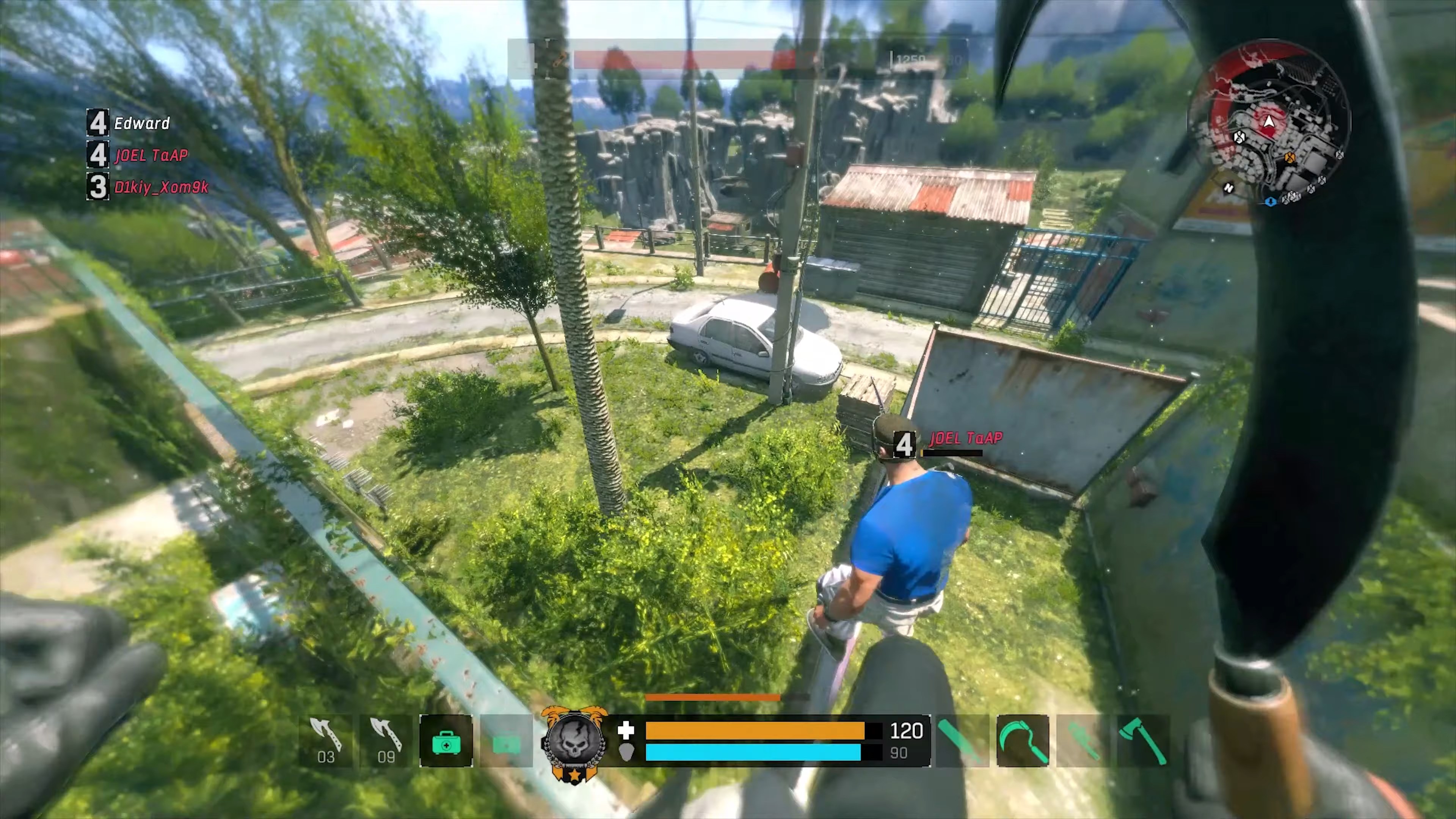Expand Edward's scoreboard entry
This screenshot has width=1456, height=819.
coord(142,123)
